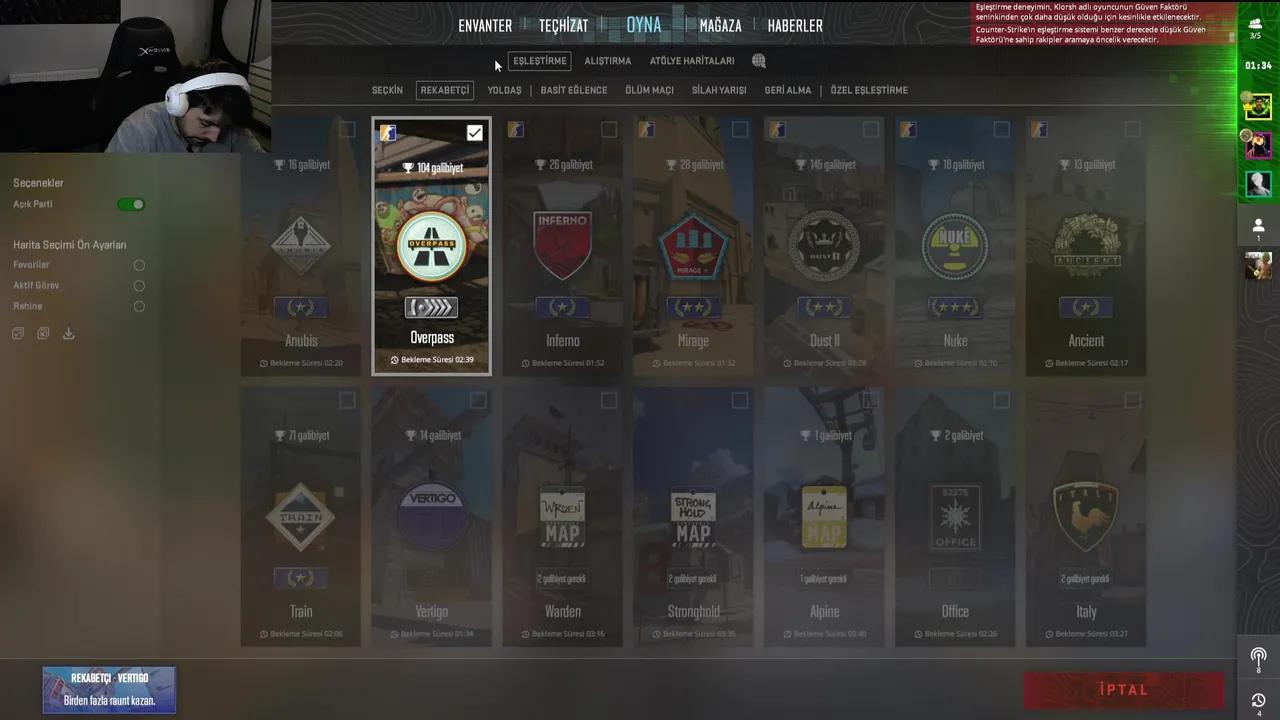The image size is (1280, 720).
Task: Switch to the MAĞAZA menu item
Action: 720,25
